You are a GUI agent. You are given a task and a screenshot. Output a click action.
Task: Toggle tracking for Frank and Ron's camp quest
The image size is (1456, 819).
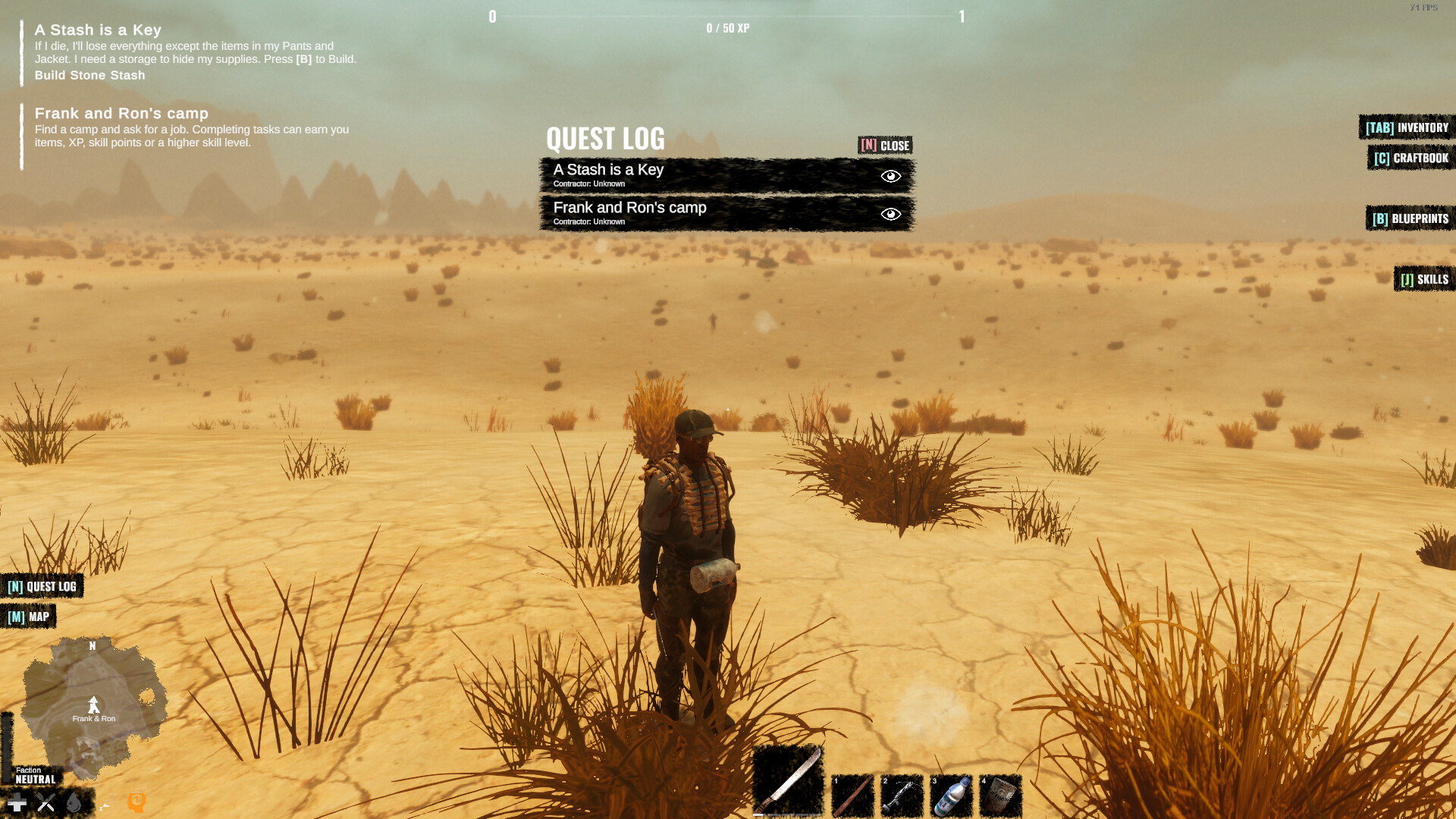pyautogui.click(x=890, y=213)
